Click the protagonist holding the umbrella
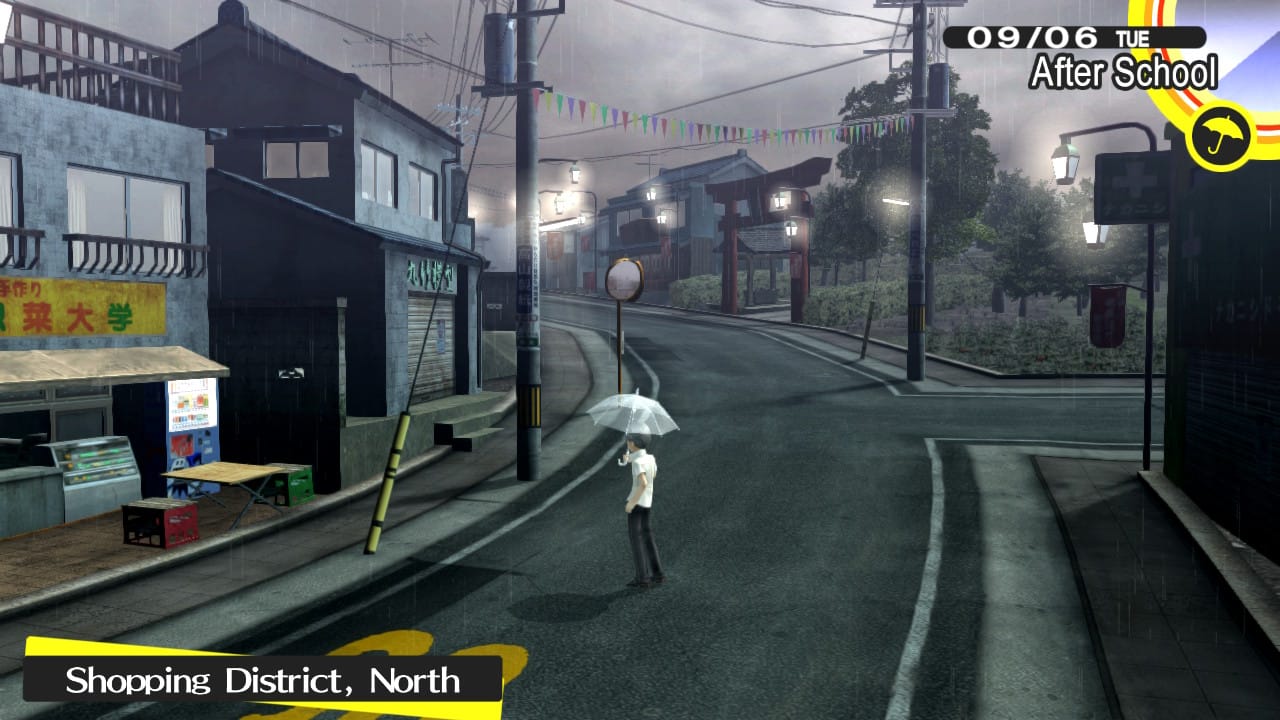 pos(644,500)
